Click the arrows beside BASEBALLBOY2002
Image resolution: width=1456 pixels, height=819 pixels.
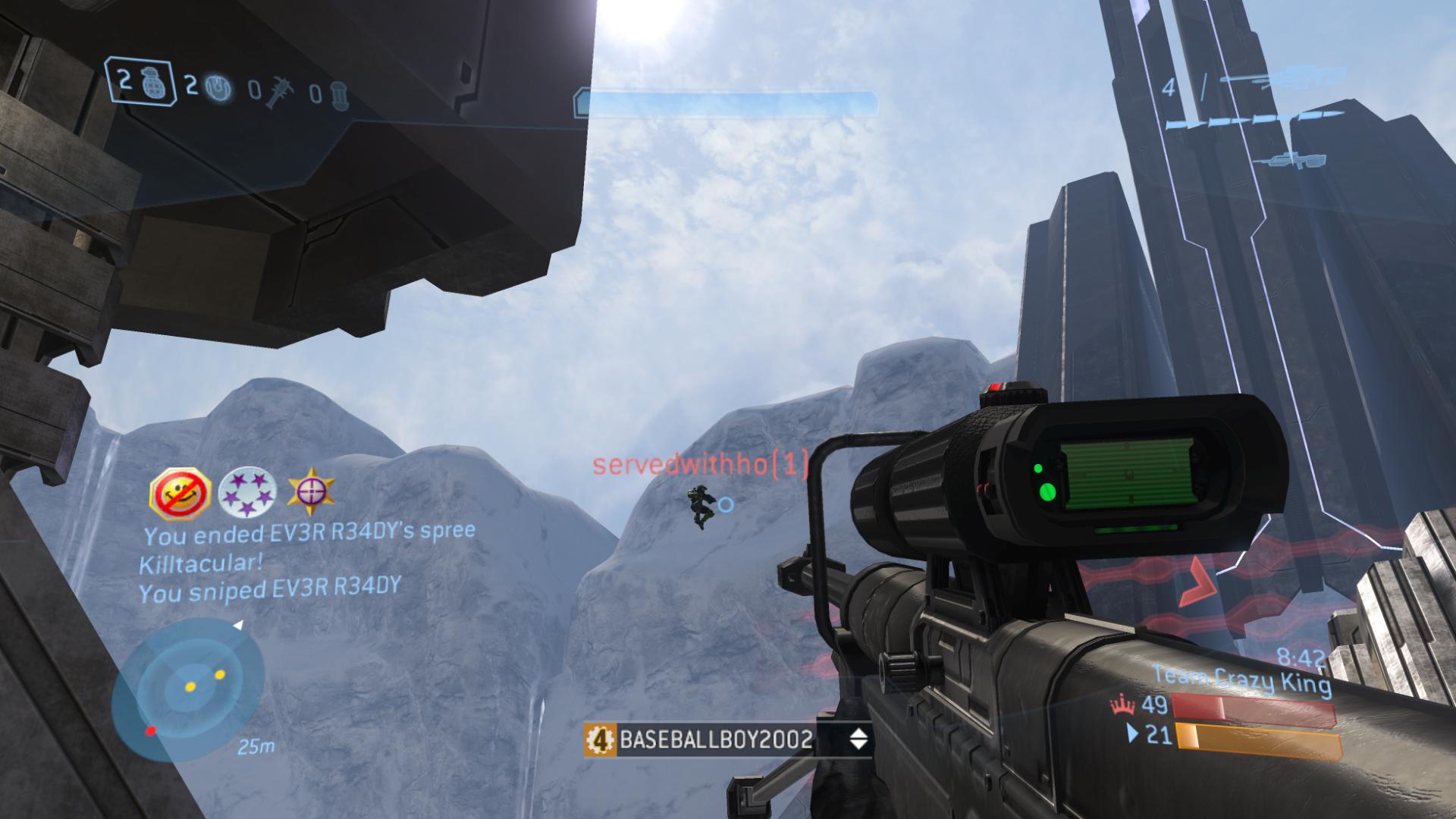[x=858, y=739]
